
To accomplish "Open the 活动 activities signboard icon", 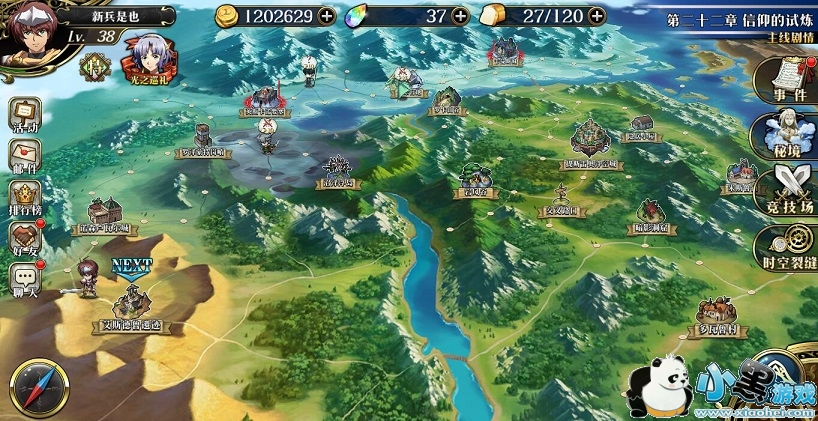I will pyautogui.click(x=25, y=114).
